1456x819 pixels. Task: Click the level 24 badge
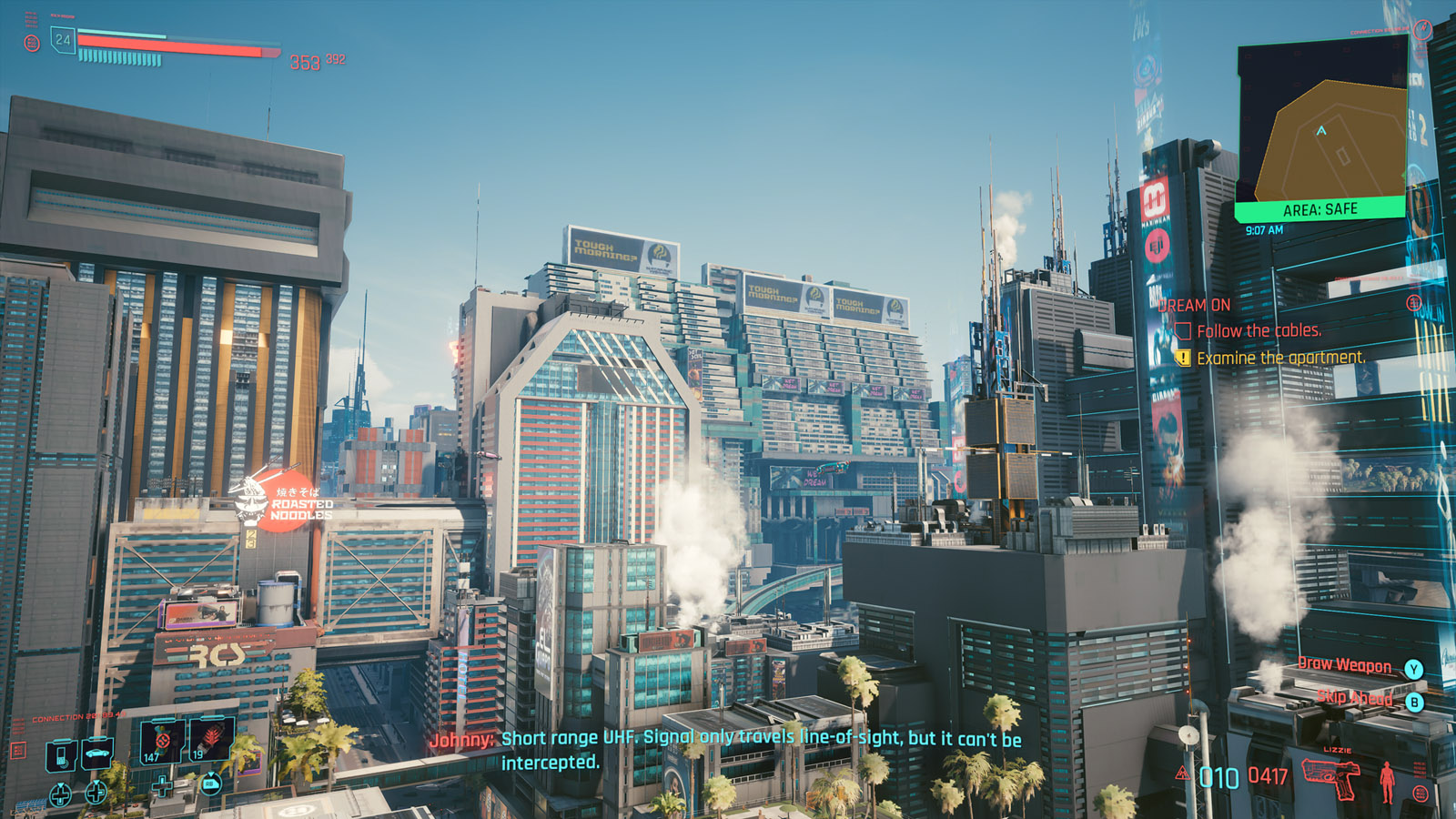[63, 39]
